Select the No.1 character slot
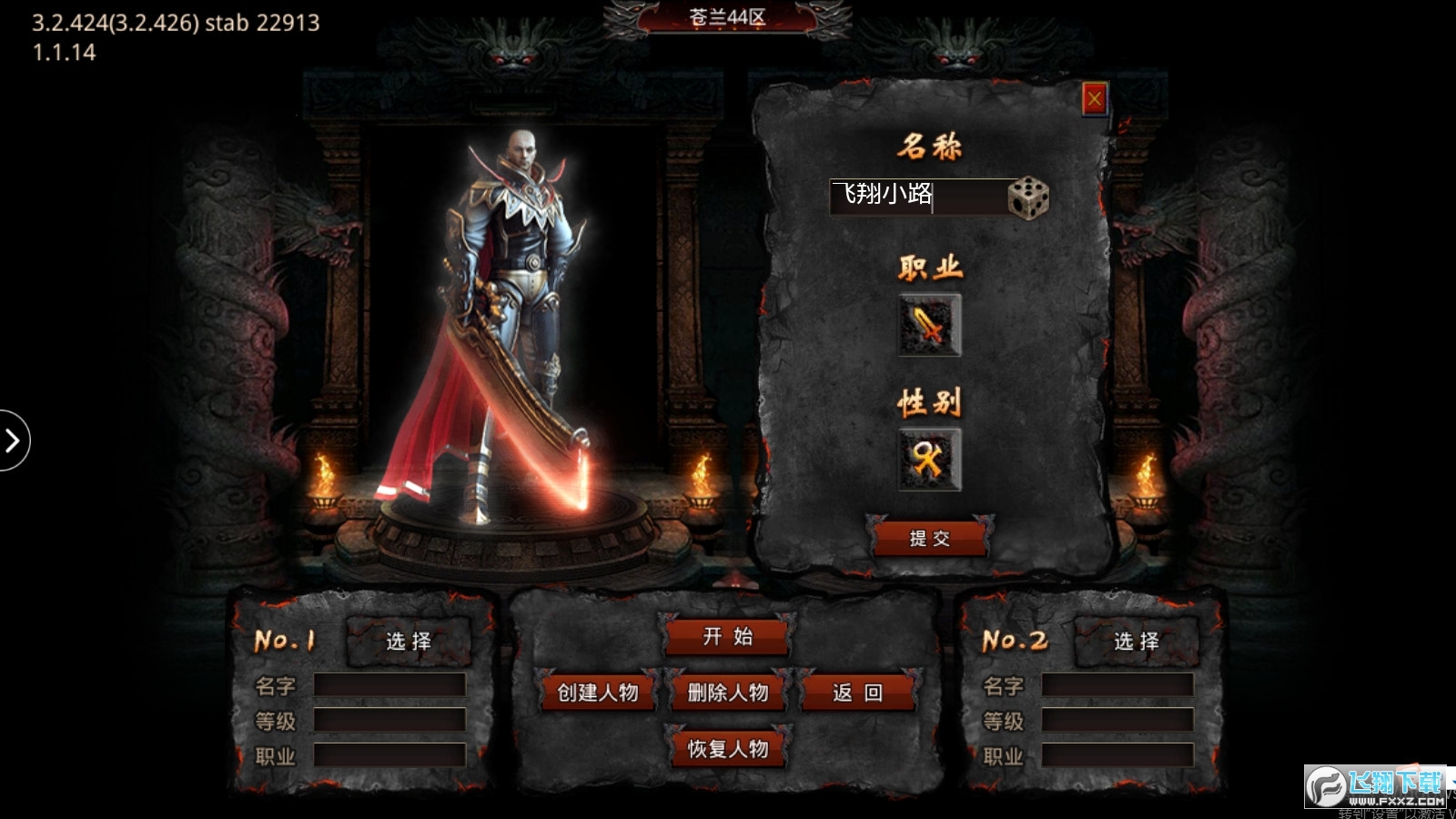Image resolution: width=1456 pixels, height=819 pixels. tap(409, 642)
